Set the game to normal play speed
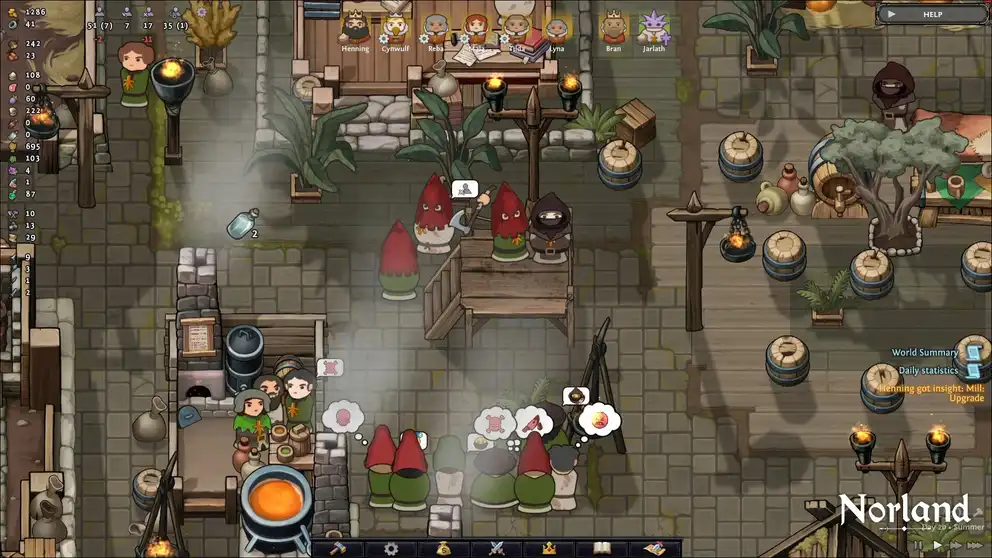992x558 pixels. tap(937, 545)
